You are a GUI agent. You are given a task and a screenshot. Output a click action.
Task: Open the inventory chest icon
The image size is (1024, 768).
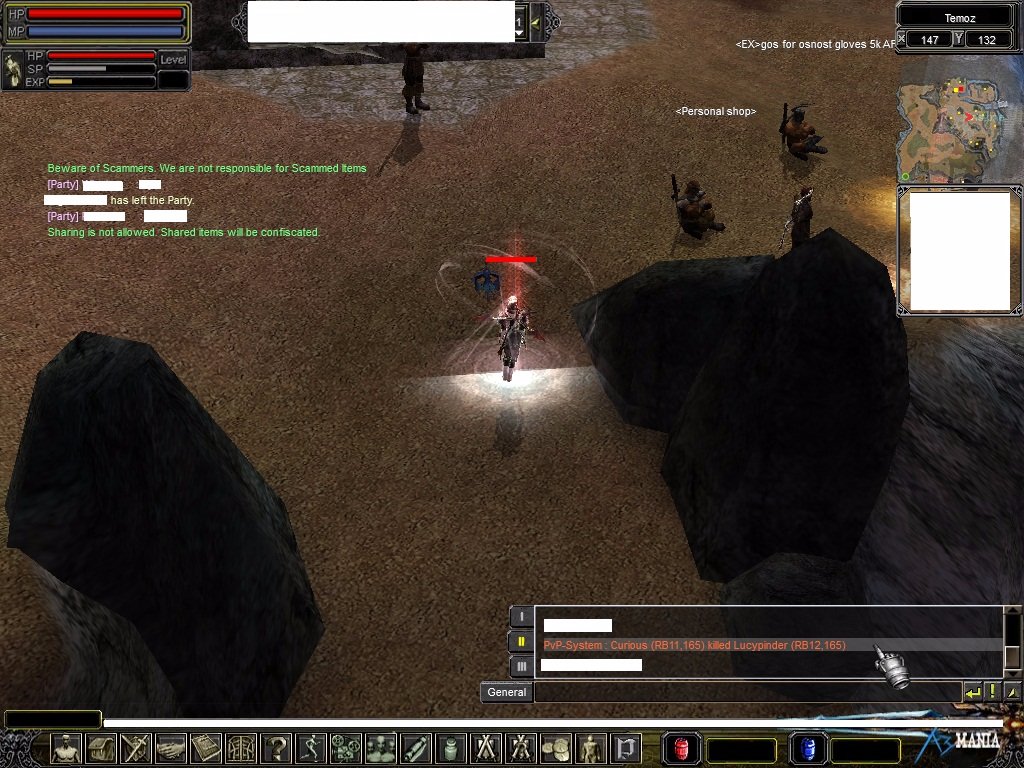coord(101,748)
